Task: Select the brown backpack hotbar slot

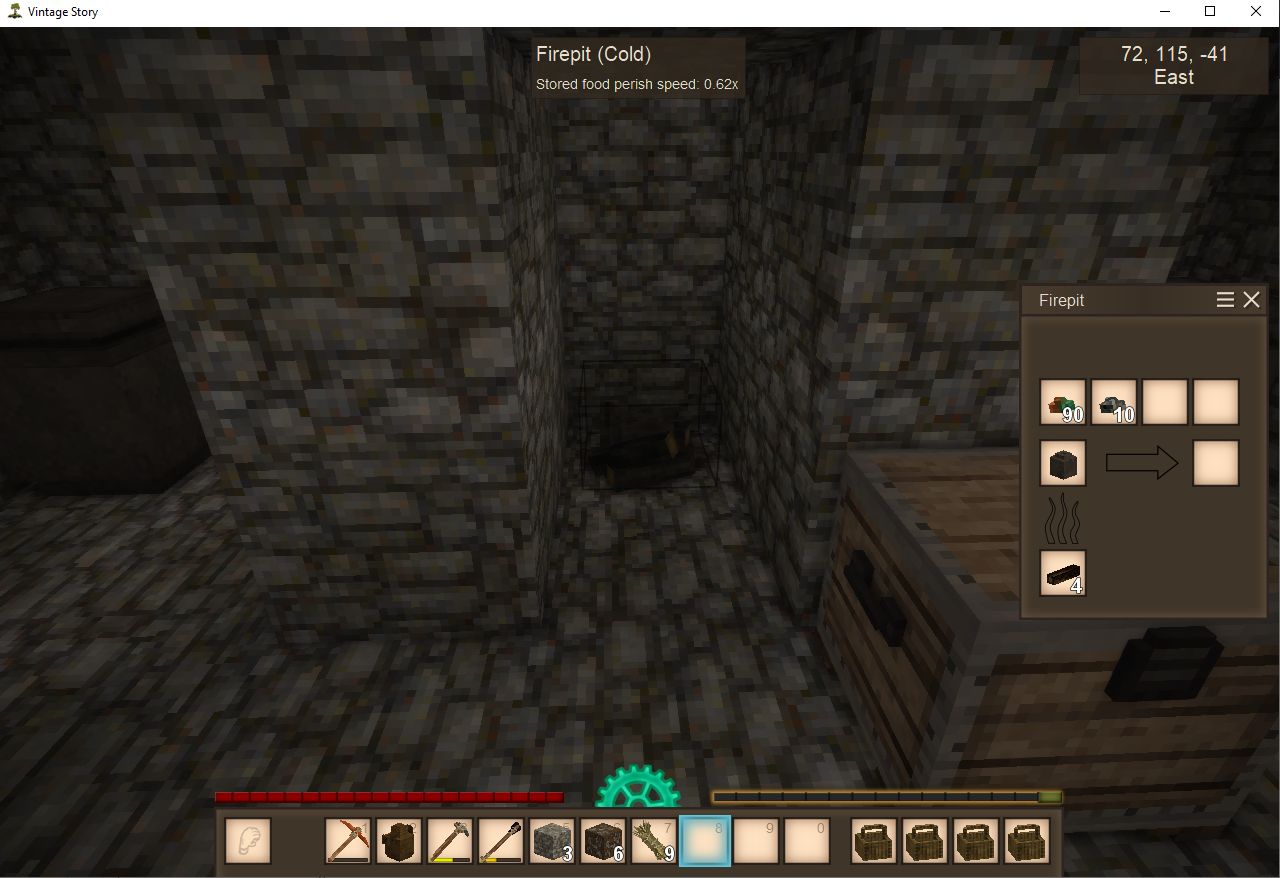Action: tap(399, 841)
